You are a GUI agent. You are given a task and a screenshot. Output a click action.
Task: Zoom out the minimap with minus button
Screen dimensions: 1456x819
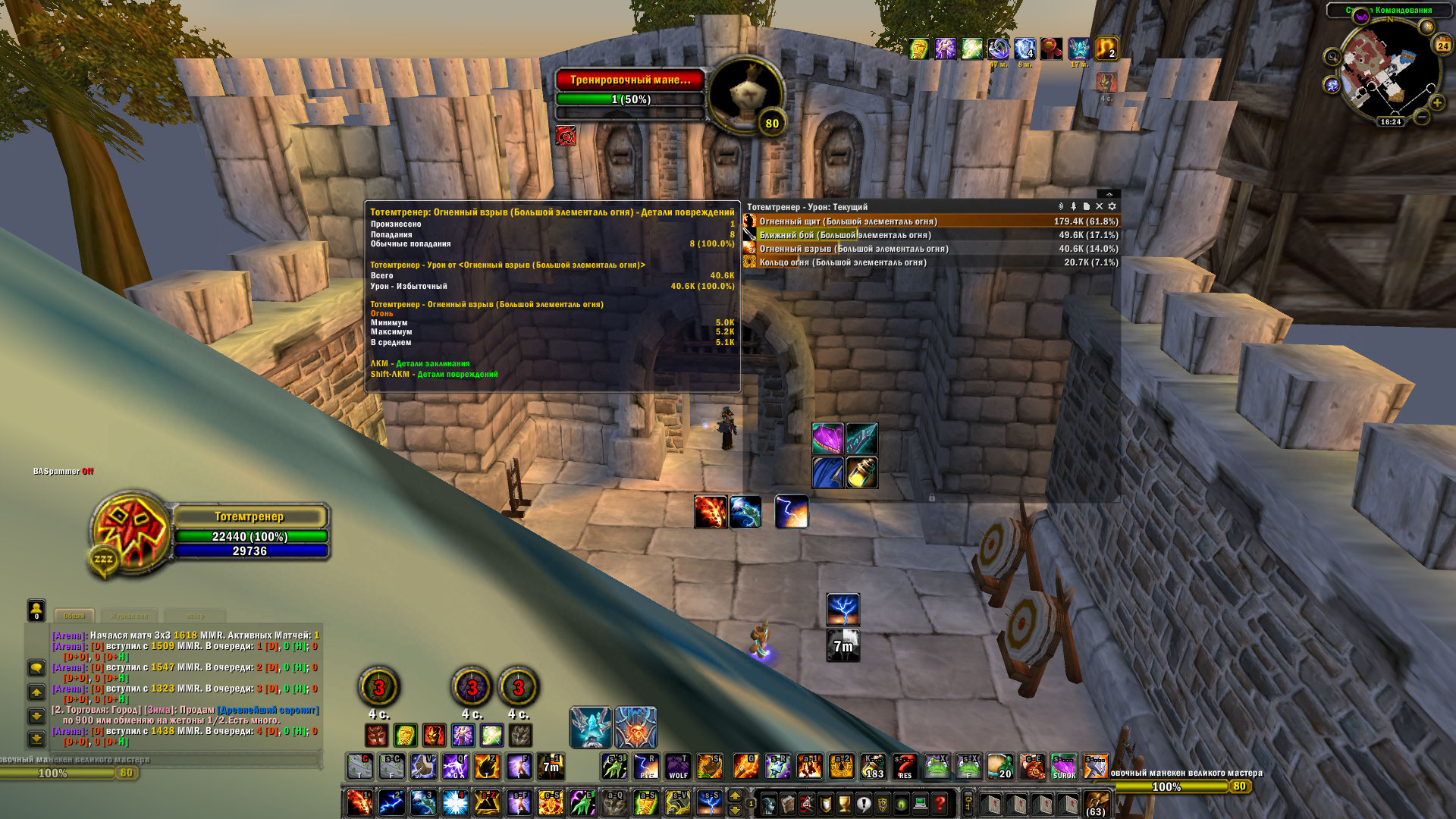pyautogui.click(x=1422, y=118)
